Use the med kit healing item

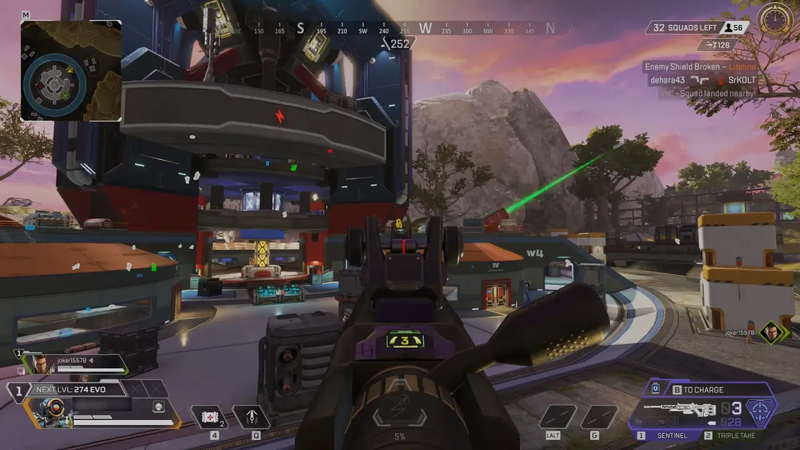coord(210,416)
